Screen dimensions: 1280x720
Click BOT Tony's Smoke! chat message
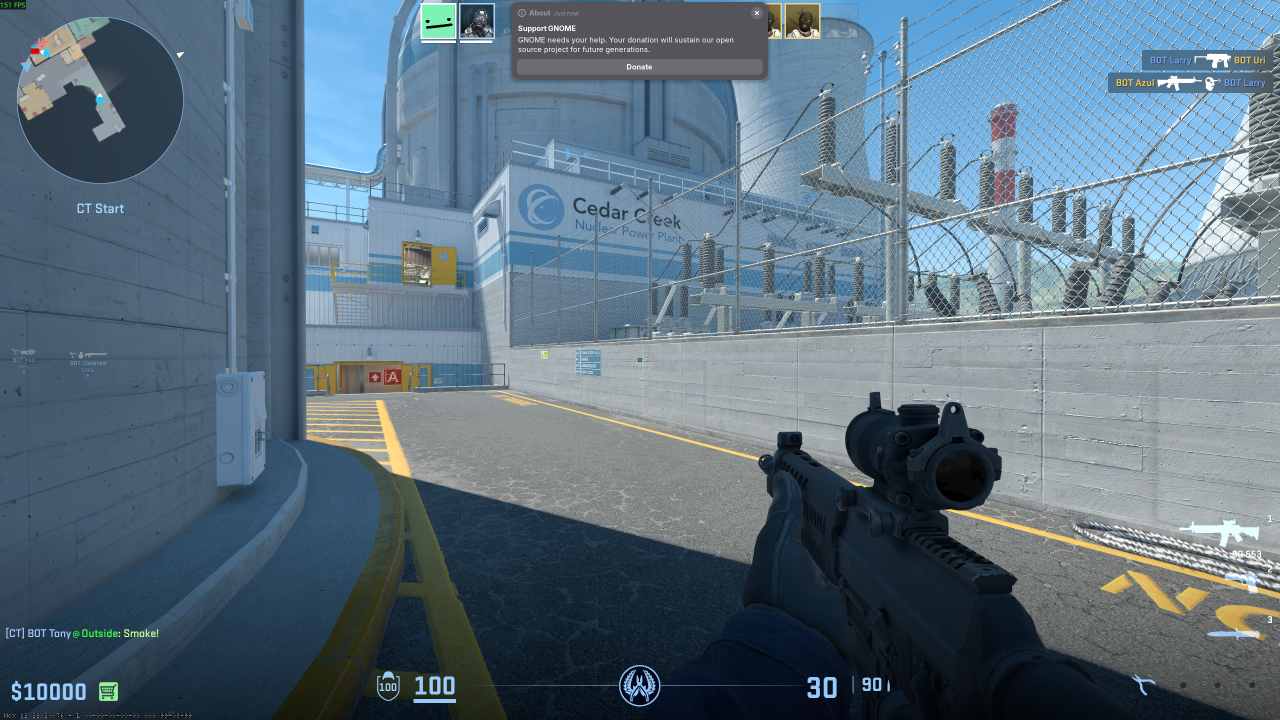82,633
